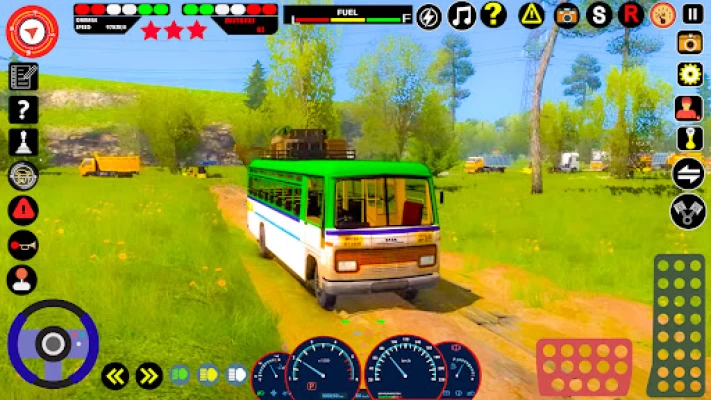
Task: Select the S button
Action: [599, 15]
